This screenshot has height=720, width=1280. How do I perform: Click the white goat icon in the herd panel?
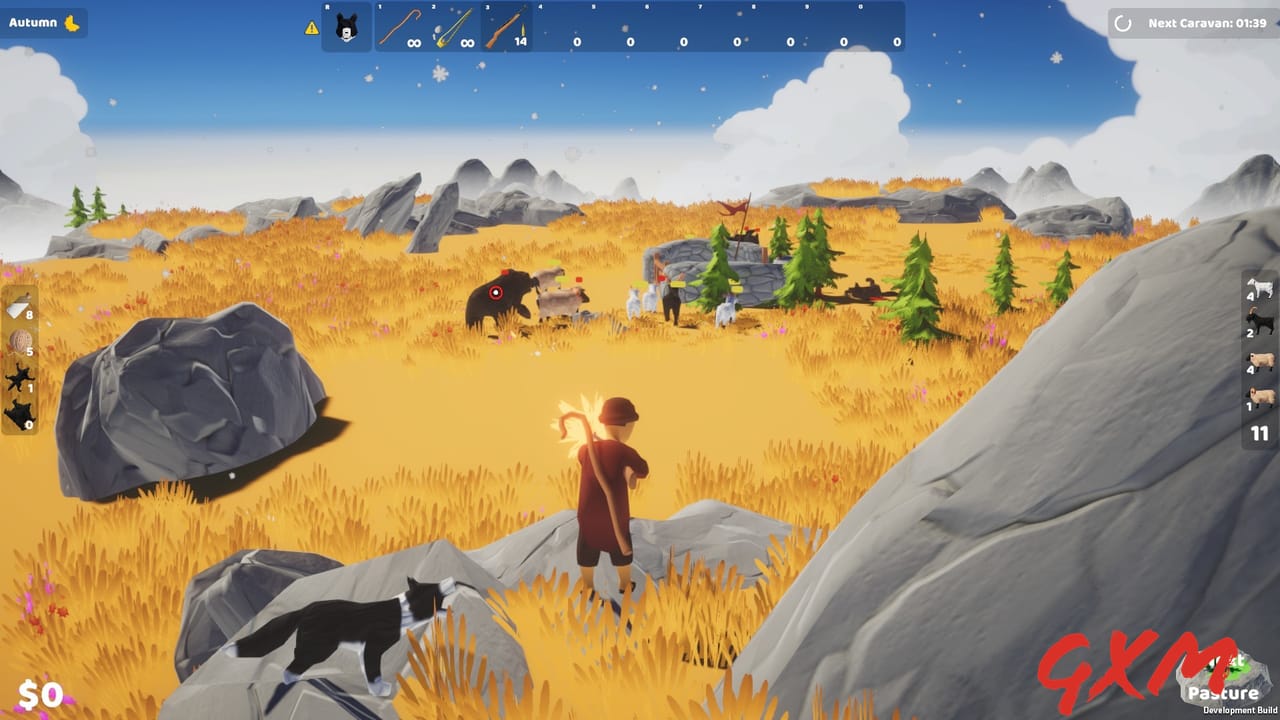coord(1262,288)
